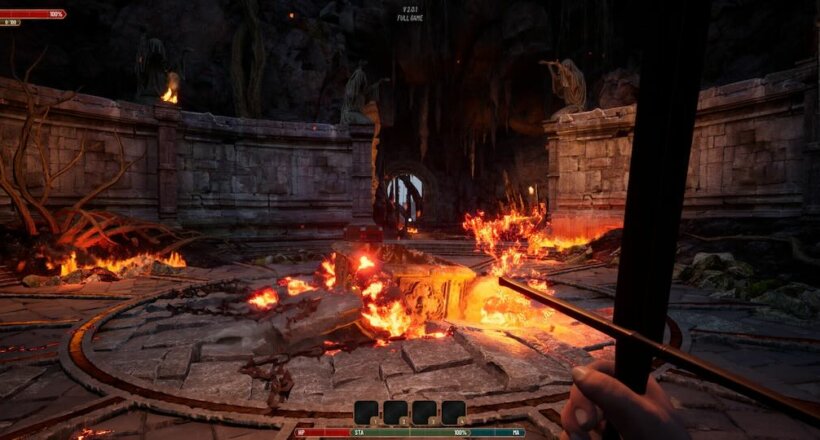Choose the hotbar slot labeled 2

395,412
